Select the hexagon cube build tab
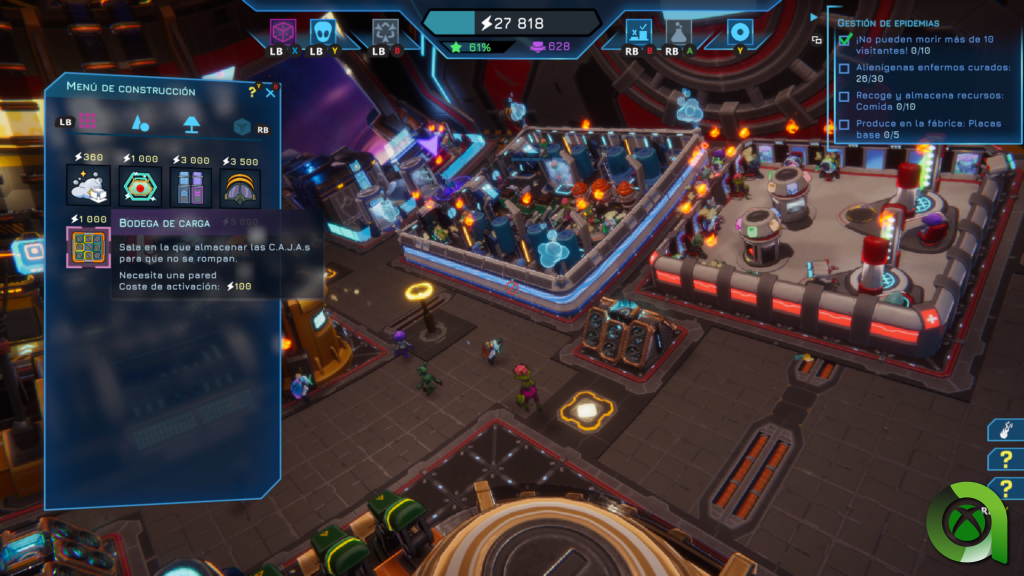Viewport: 1024px width, 576px height. (x=241, y=126)
